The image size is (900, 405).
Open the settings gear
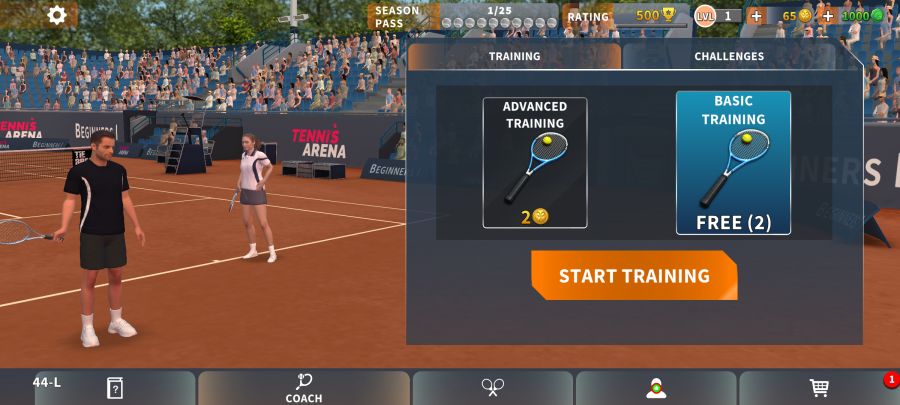[57, 15]
